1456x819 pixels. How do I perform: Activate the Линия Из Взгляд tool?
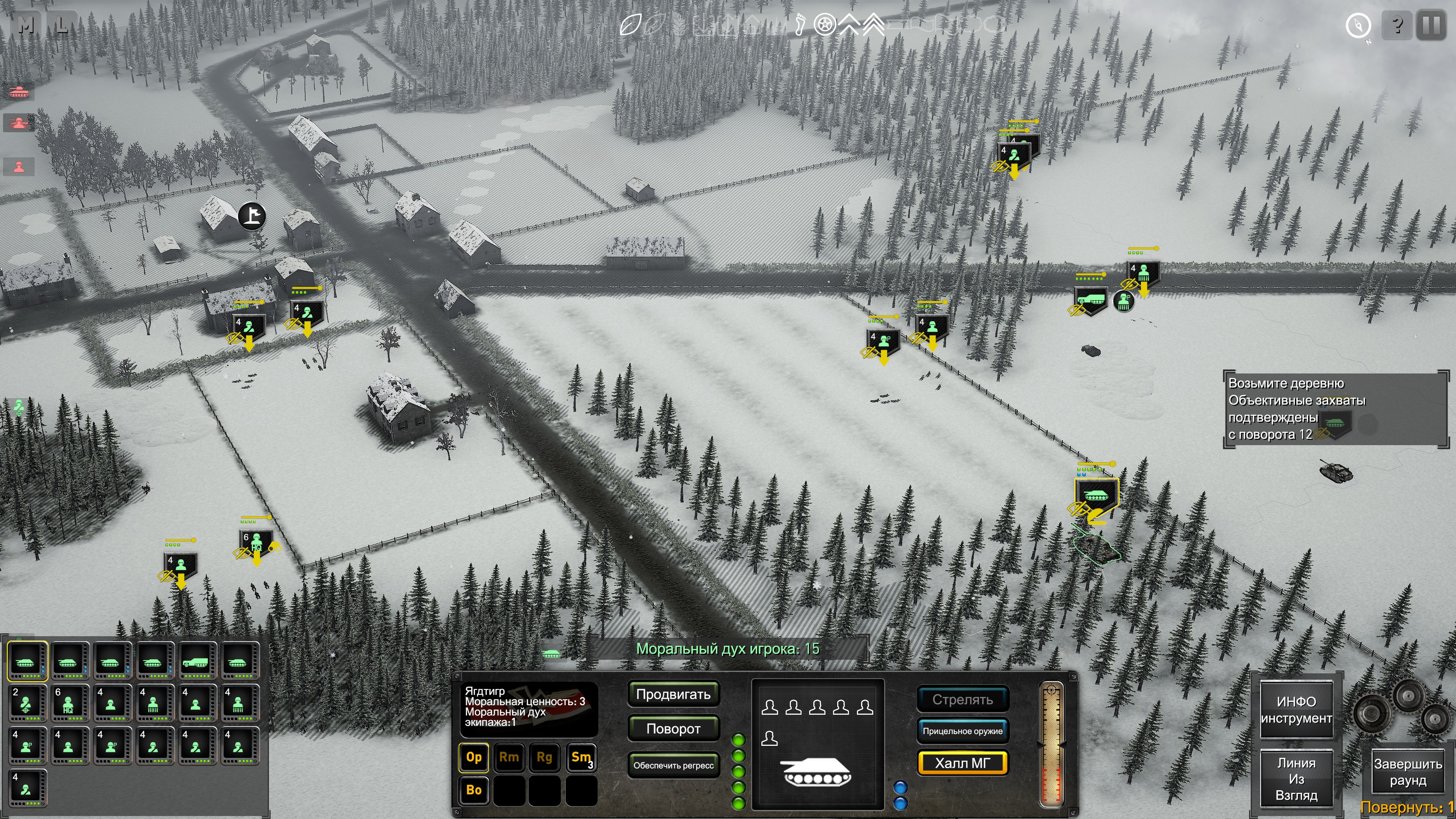coord(1296,779)
